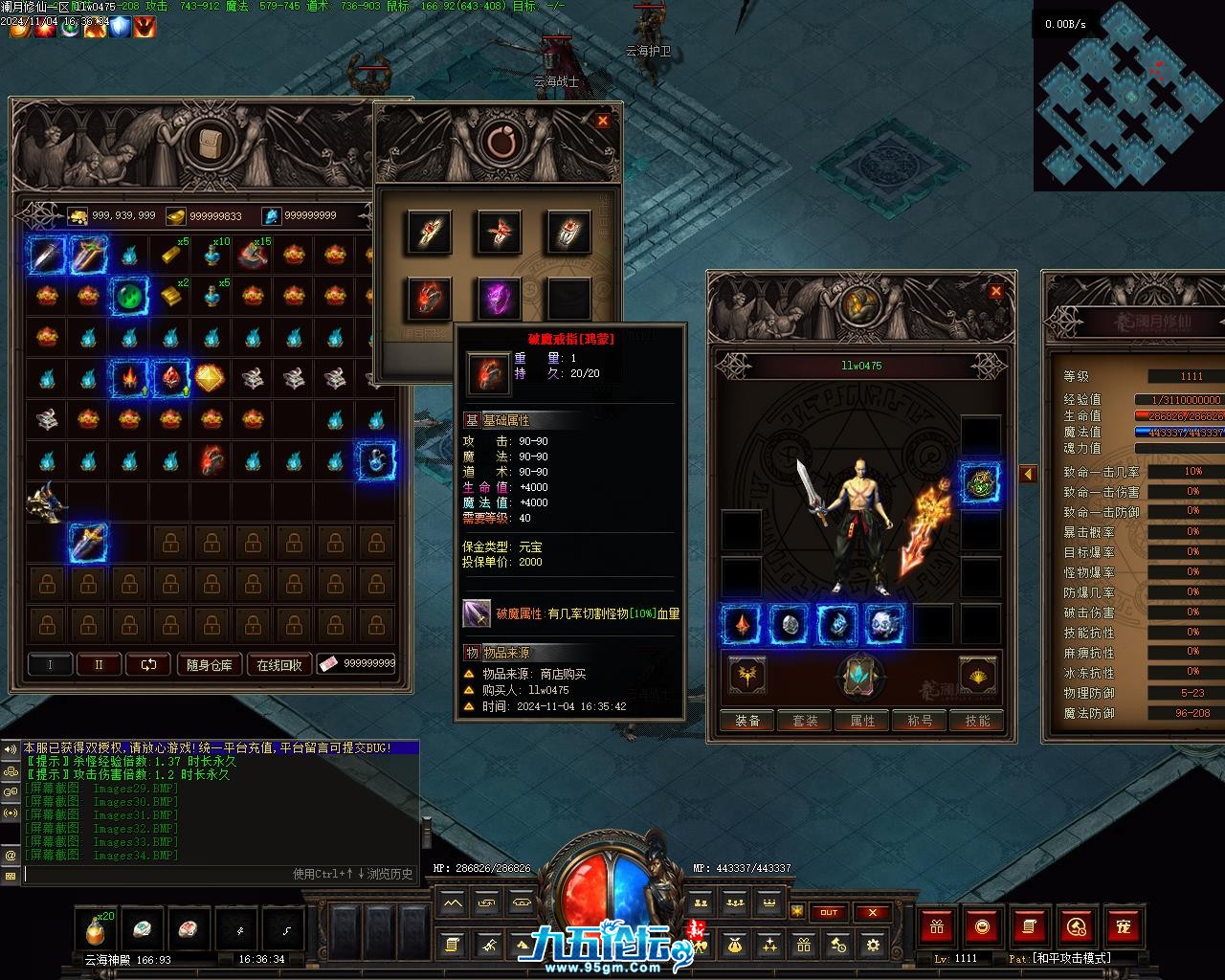Open the 称号 titles tab
This screenshot has height=980, width=1225.
920,721
